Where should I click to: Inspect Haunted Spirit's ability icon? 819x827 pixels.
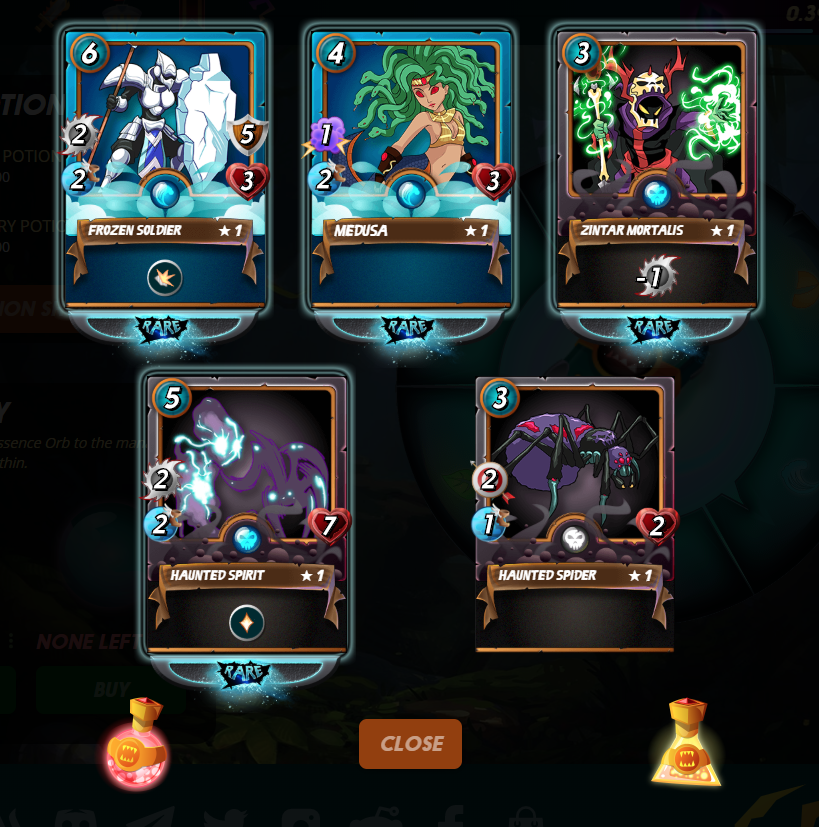pyautogui.click(x=246, y=622)
